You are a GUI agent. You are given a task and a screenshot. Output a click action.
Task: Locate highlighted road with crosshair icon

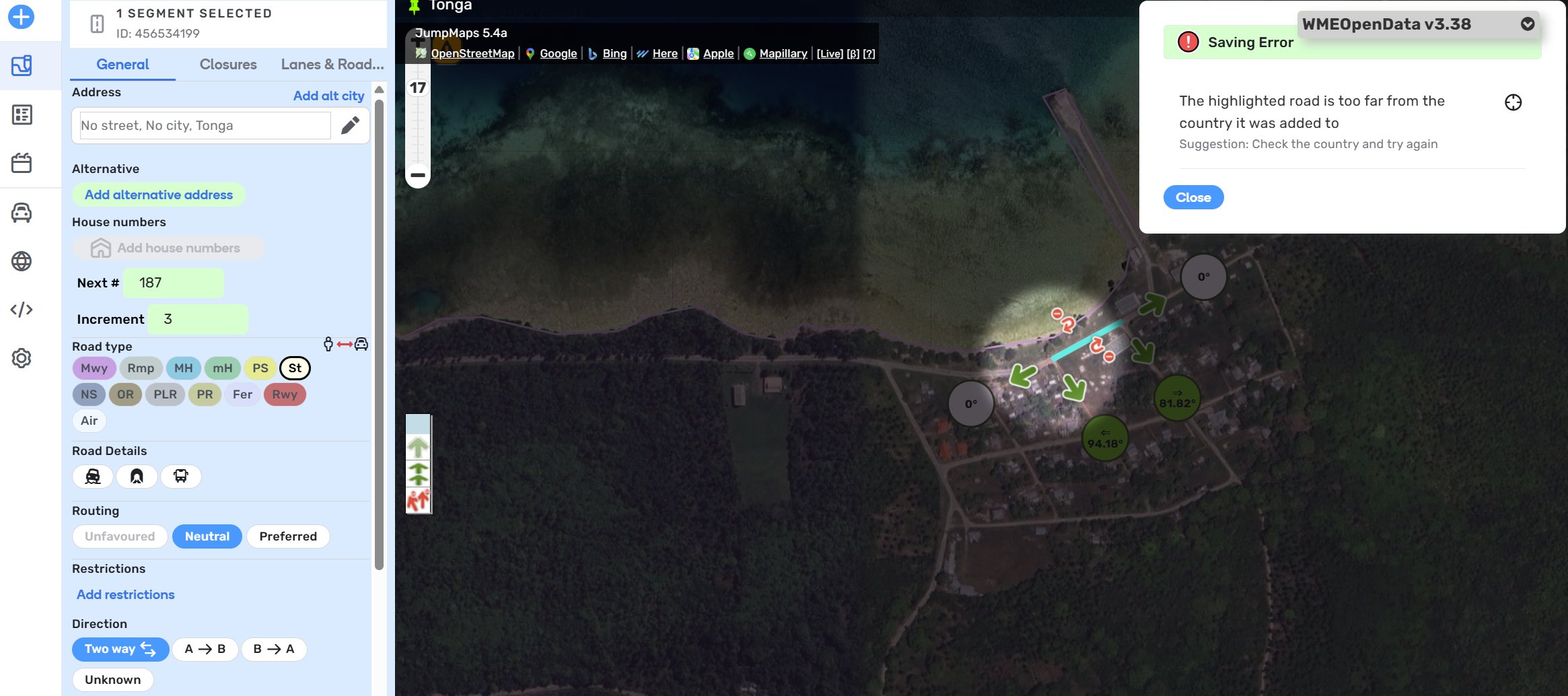coord(1513,102)
